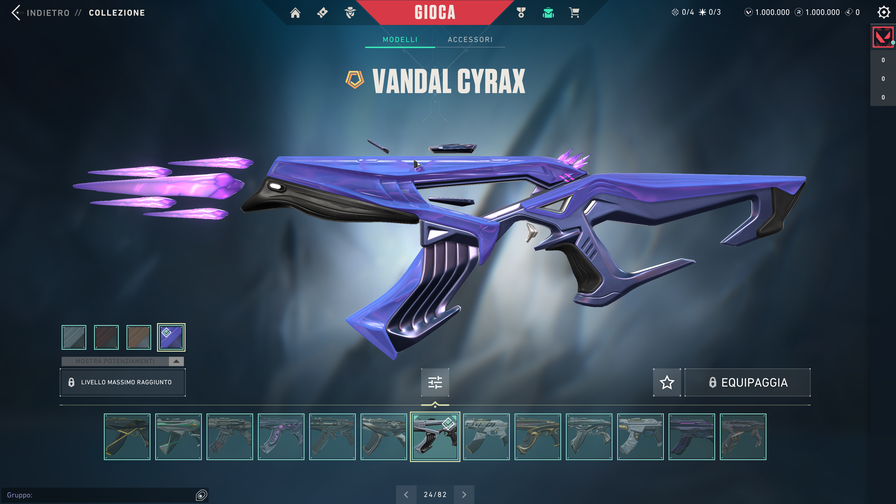Open the shopping cart store icon
Image resolution: width=896 pixels, height=504 pixels.
click(x=574, y=13)
